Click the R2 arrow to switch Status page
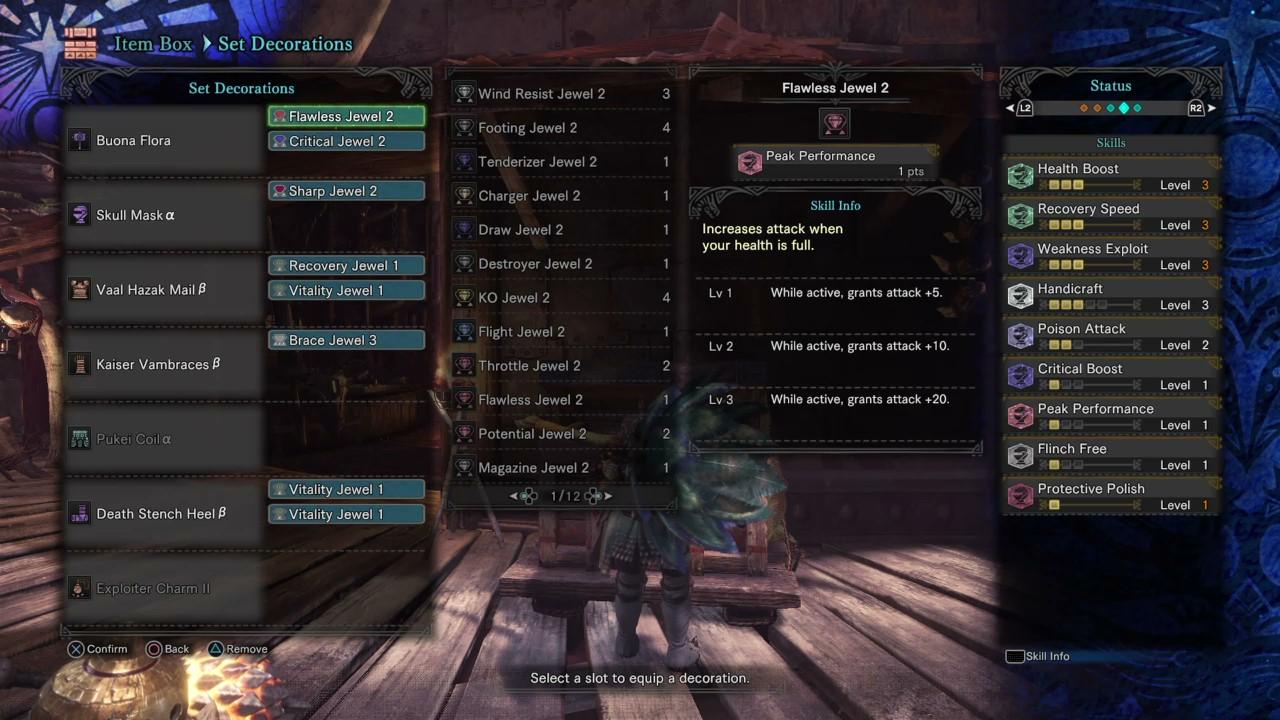The width and height of the screenshot is (1280, 720). point(1212,107)
